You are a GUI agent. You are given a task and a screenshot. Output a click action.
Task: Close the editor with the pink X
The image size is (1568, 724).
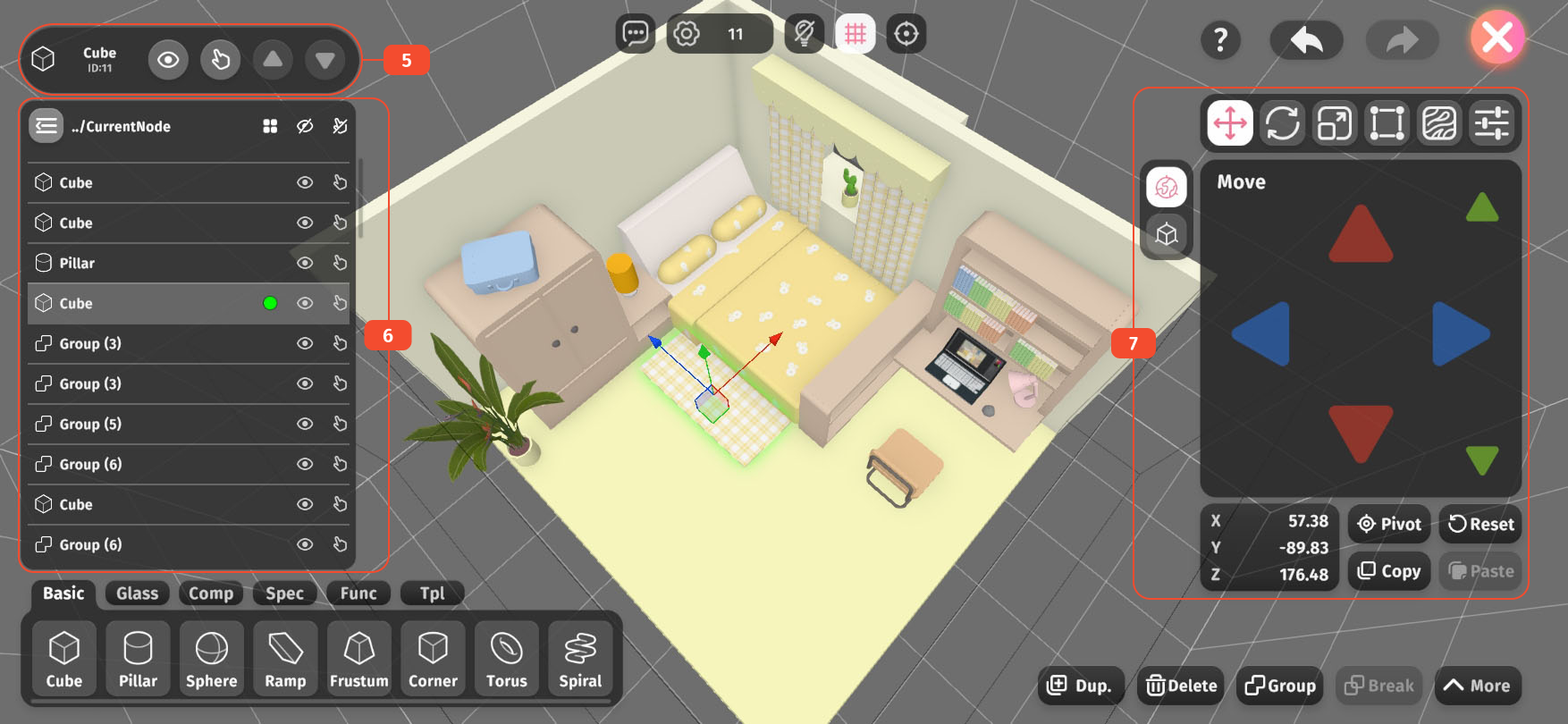[x=1497, y=38]
